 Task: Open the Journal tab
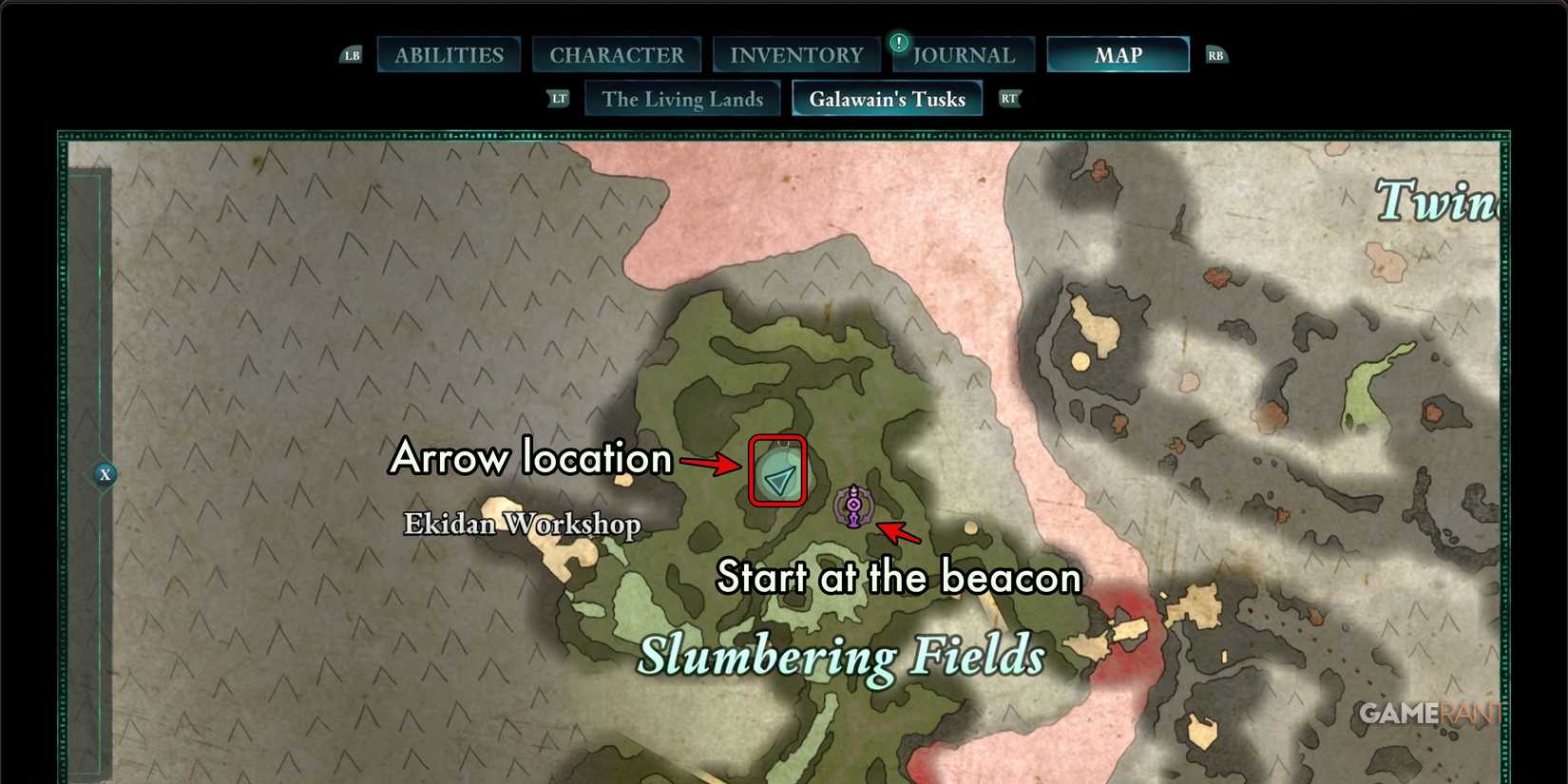[963, 54]
